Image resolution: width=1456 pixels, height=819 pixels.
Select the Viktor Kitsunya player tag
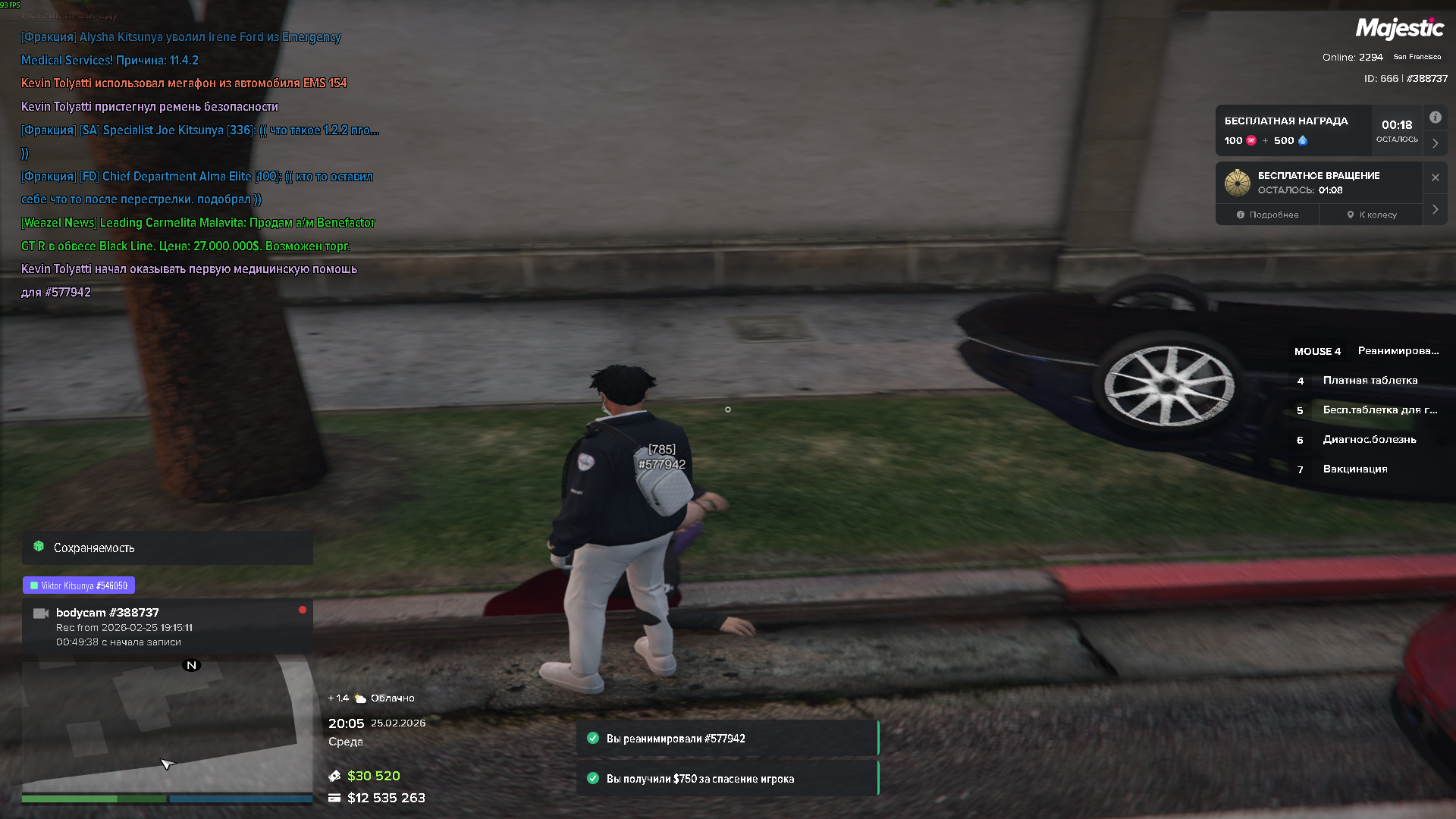(x=79, y=585)
